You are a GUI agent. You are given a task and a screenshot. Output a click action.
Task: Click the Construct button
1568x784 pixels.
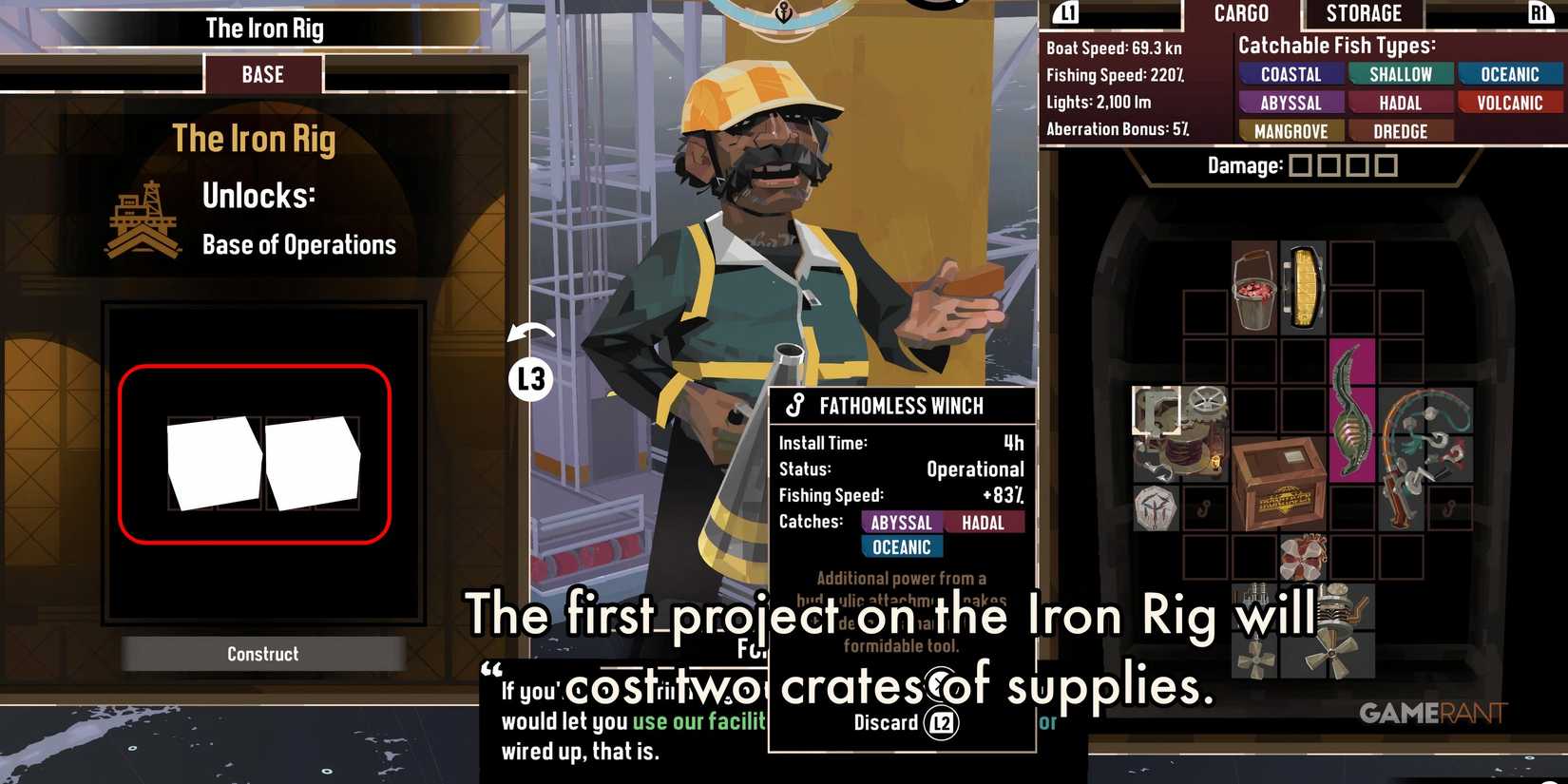(x=263, y=653)
